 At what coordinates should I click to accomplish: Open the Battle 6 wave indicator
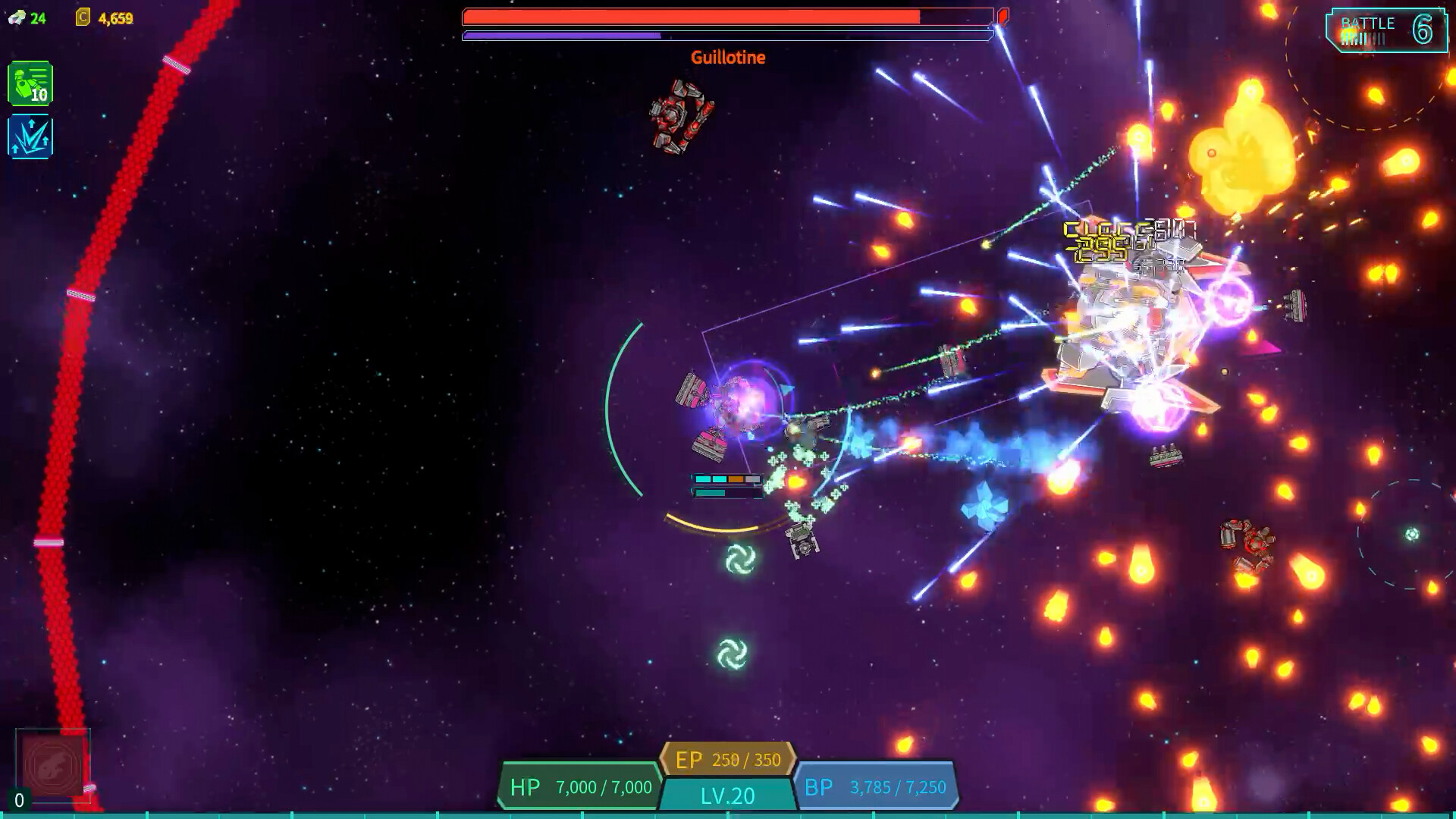1386,30
